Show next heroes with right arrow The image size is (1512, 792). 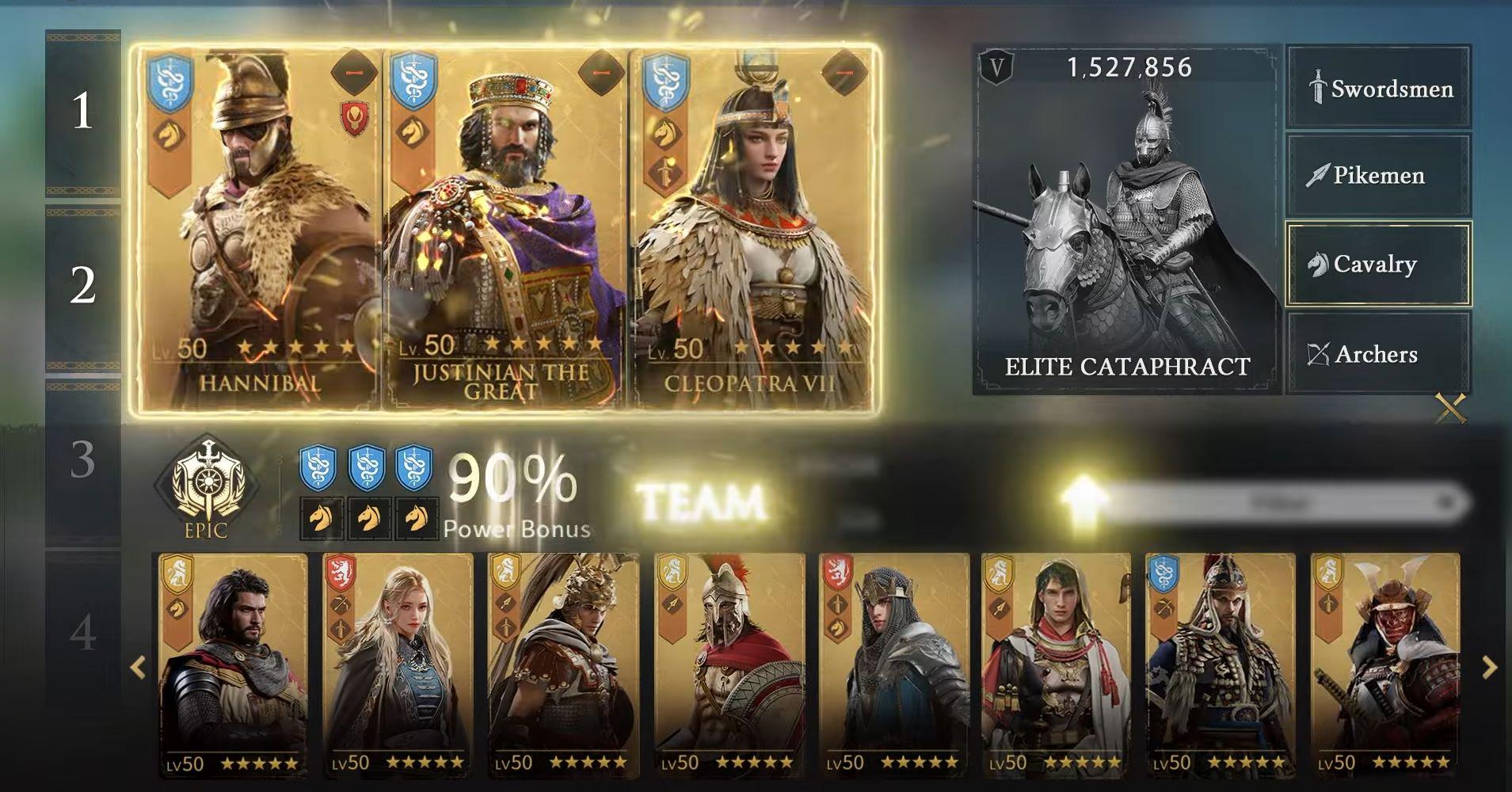[1489, 668]
